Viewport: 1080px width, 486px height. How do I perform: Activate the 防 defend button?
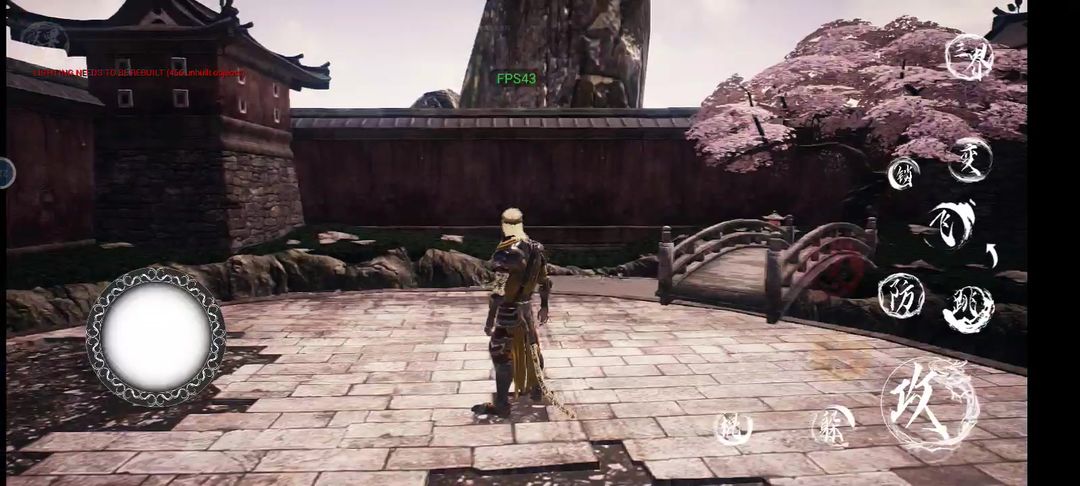900,295
